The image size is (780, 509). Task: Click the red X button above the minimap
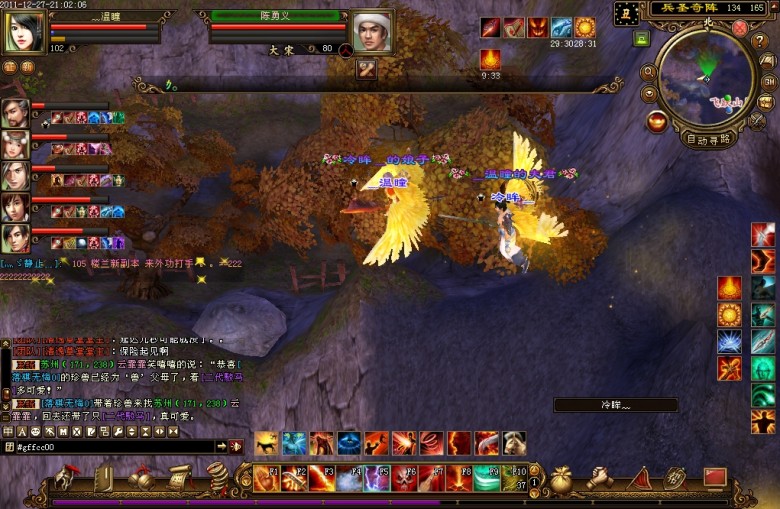tap(740, 28)
